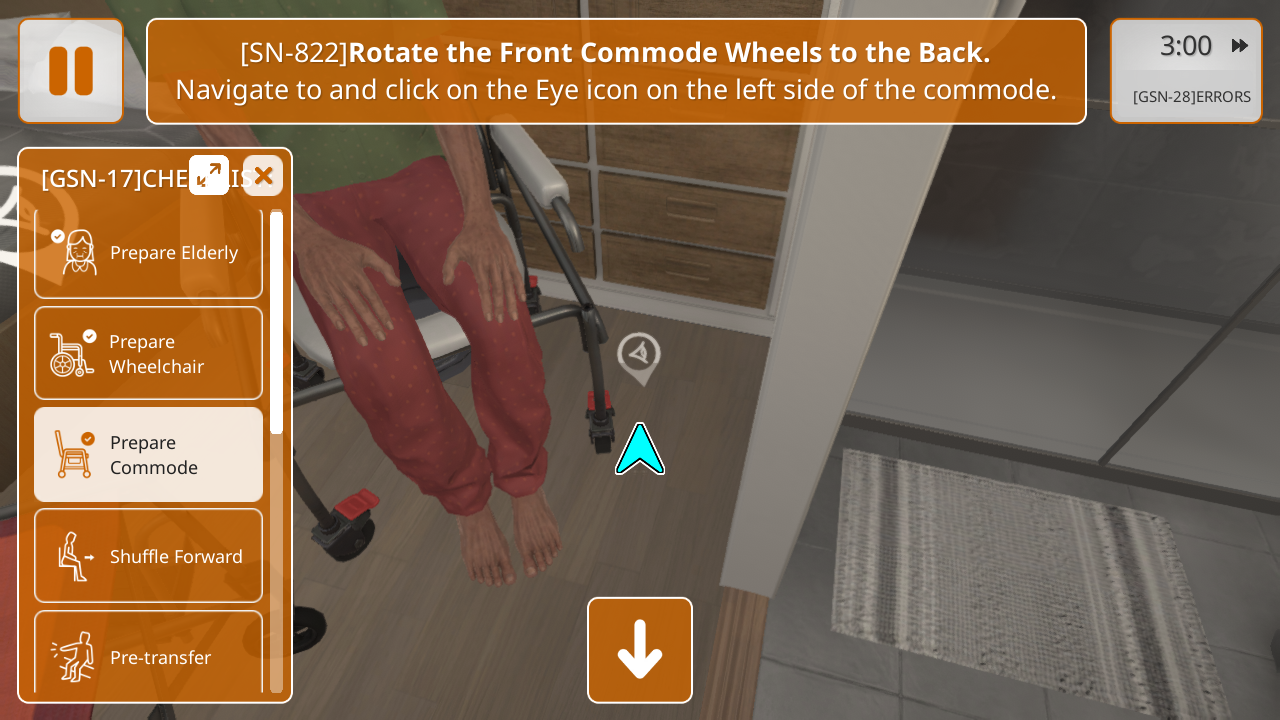1280x720 pixels.
Task: Fast-forward the timer
Action: point(1240,46)
